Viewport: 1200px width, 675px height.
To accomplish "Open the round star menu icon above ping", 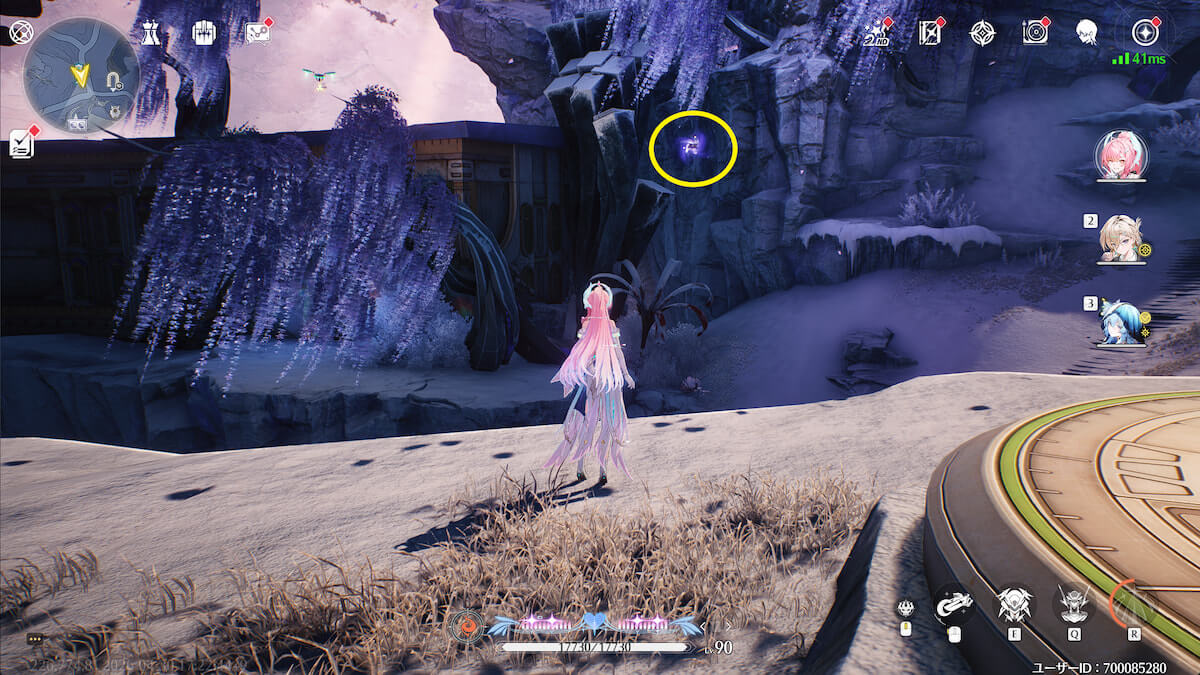I will tap(1145, 33).
